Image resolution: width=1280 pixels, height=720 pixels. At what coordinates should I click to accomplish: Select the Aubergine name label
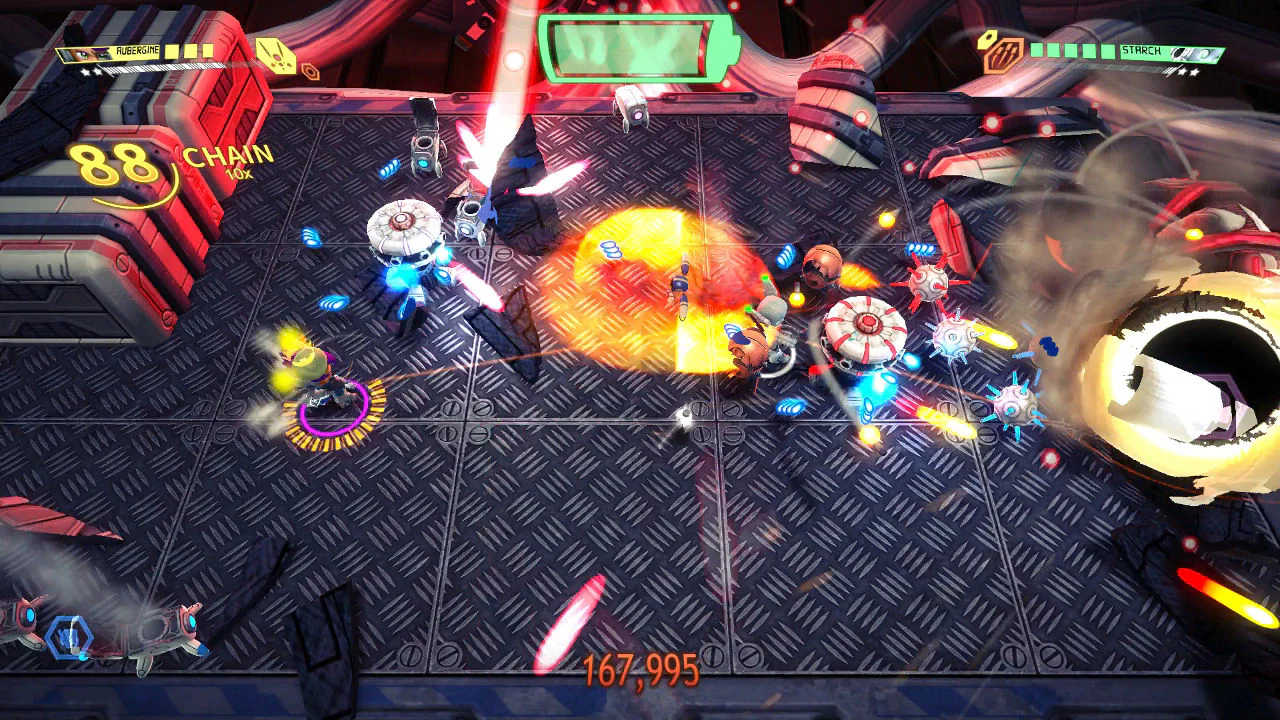[x=136, y=50]
